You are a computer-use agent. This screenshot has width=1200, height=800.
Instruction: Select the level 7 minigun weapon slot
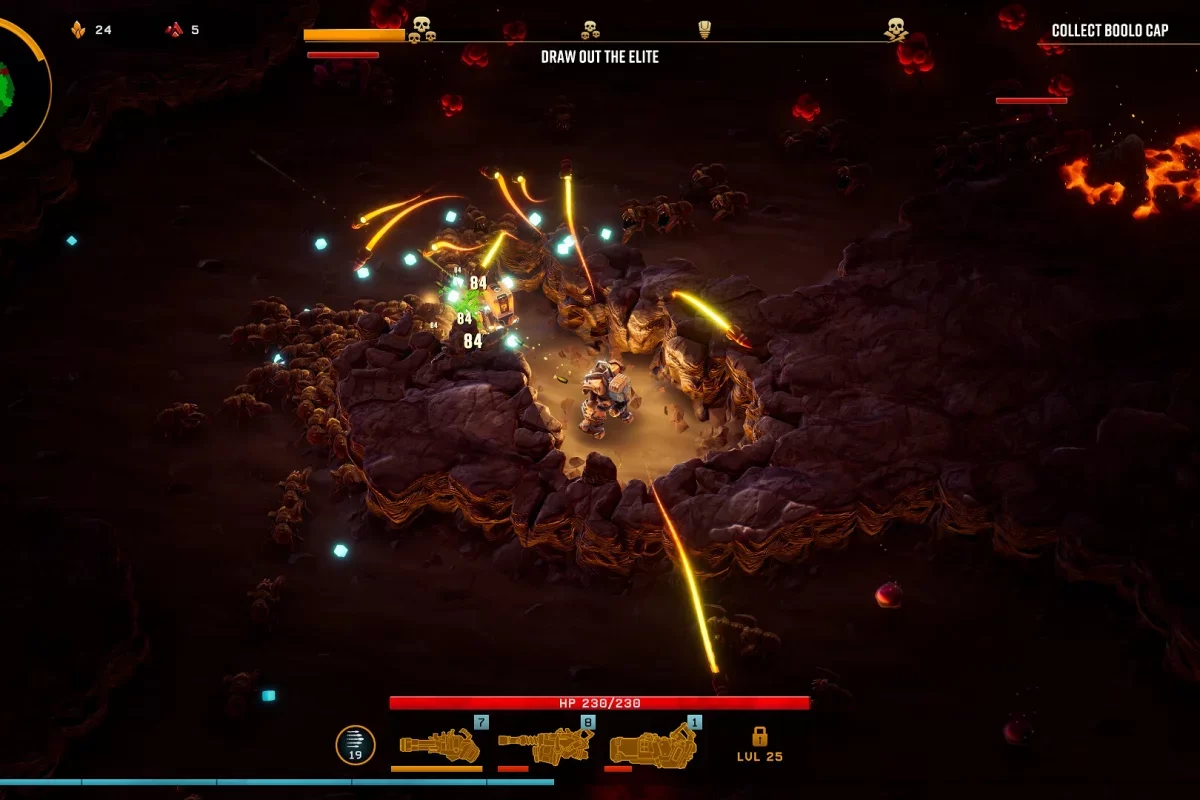tap(439, 743)
